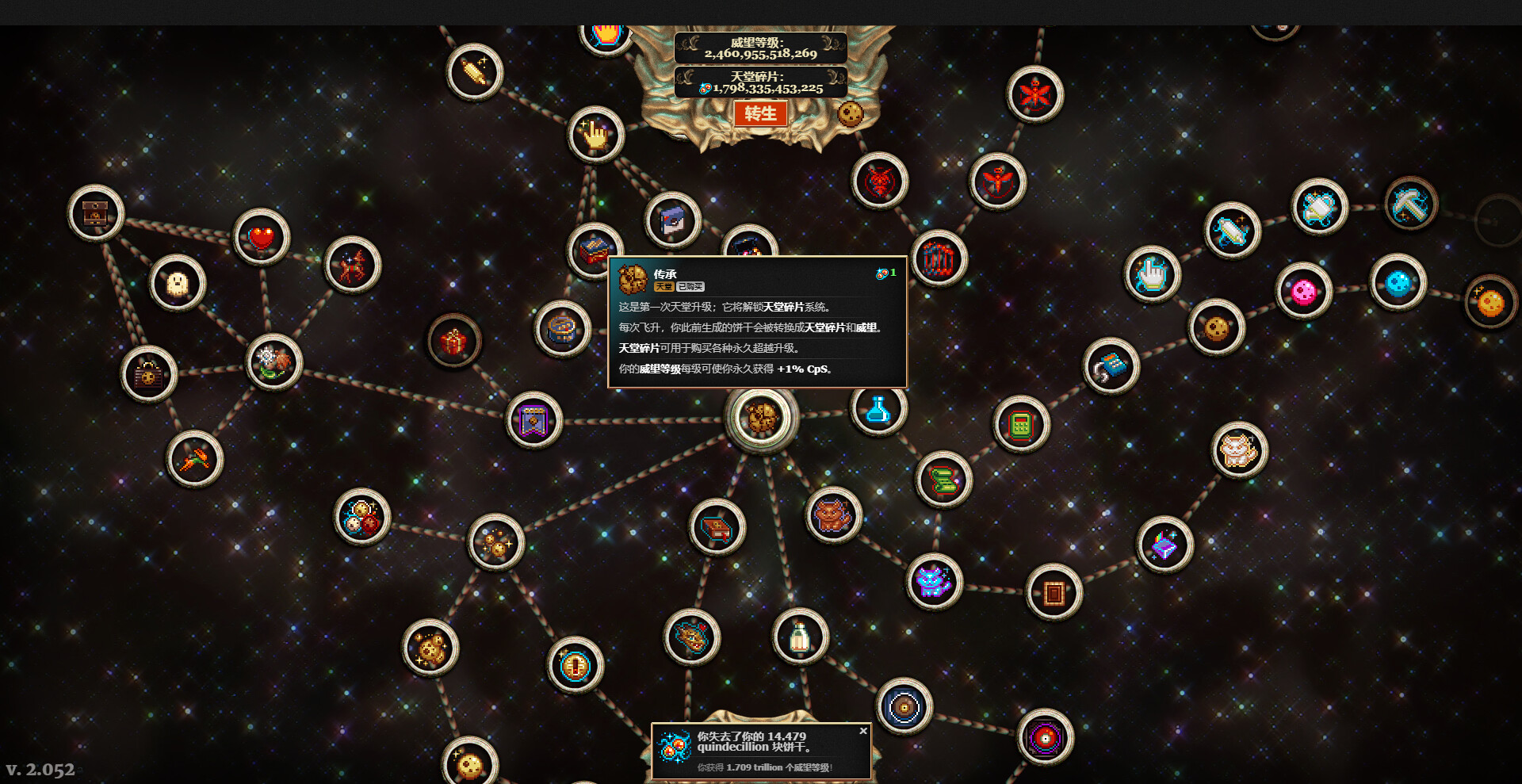Click the hand cursor heavenly upgrade node
This screenshot has width=1522, height=784.
point(594,135)
